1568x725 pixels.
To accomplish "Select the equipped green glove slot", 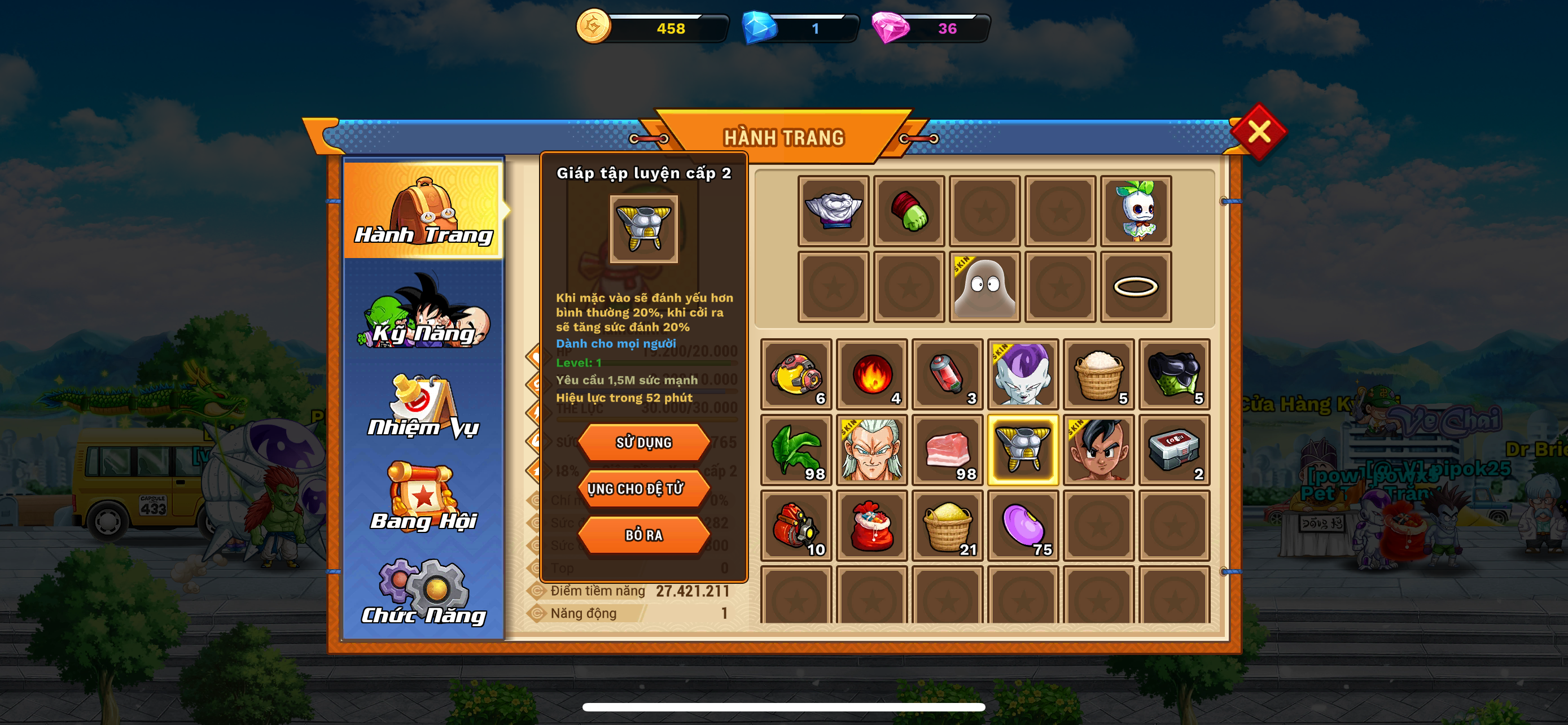I will [x=909, y=211].
